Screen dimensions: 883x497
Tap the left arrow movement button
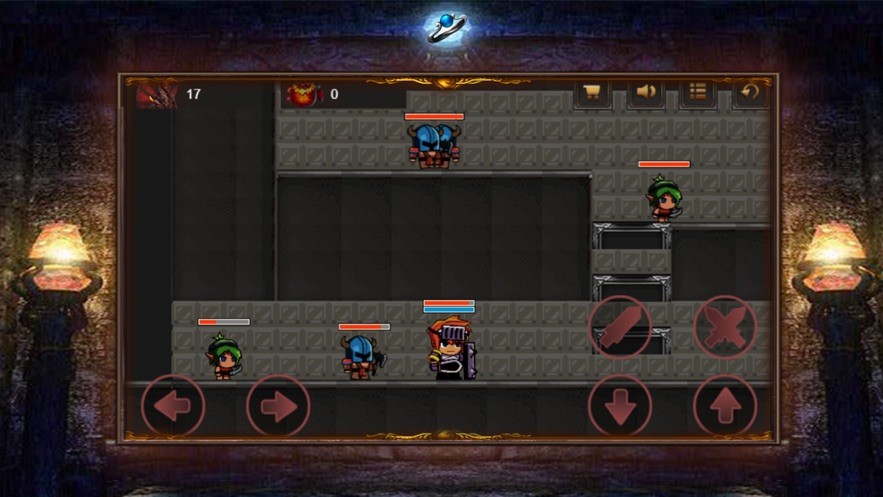pos(173,405)
